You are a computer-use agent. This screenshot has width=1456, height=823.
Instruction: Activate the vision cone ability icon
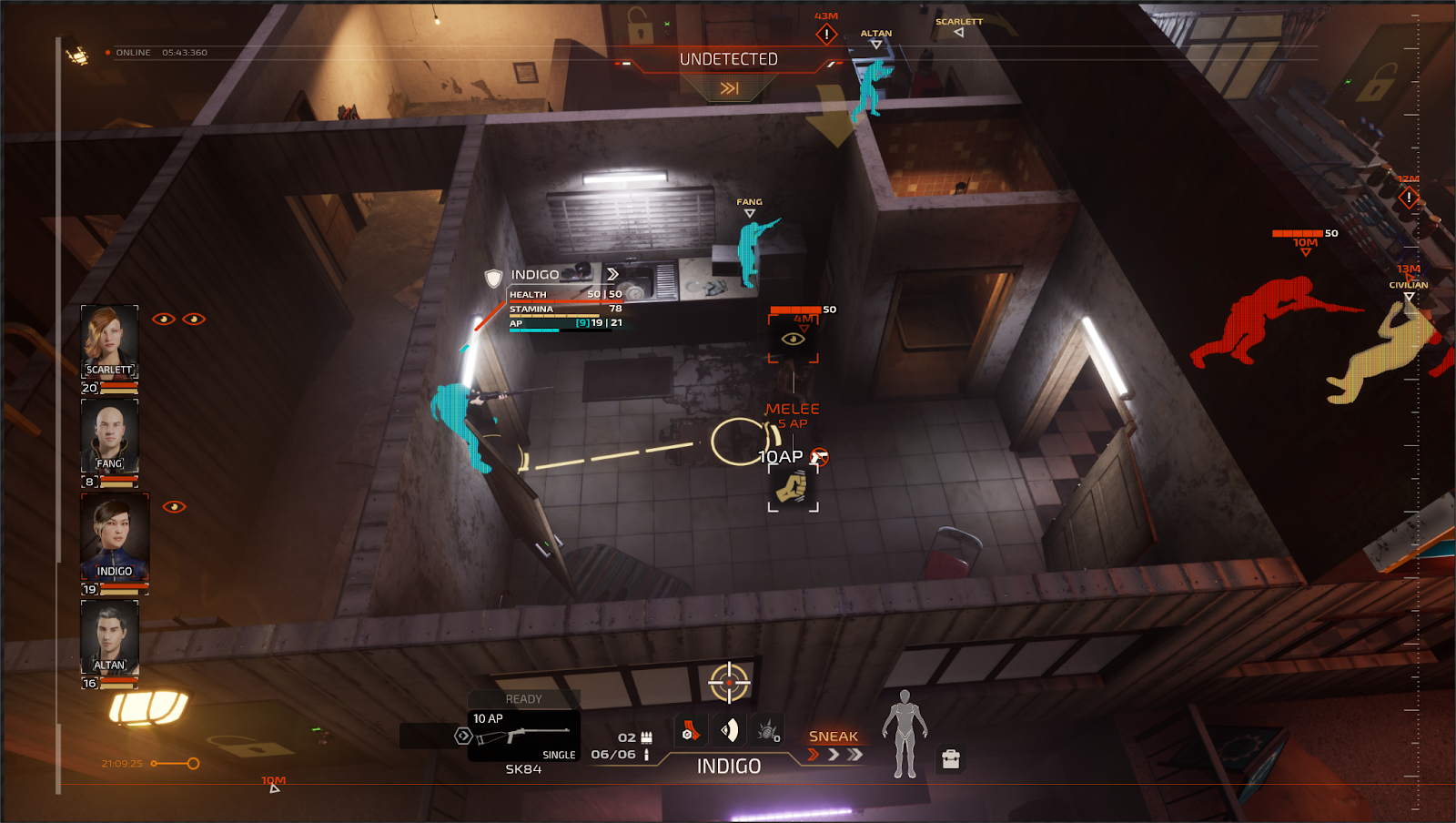click(x=730, y=731)
